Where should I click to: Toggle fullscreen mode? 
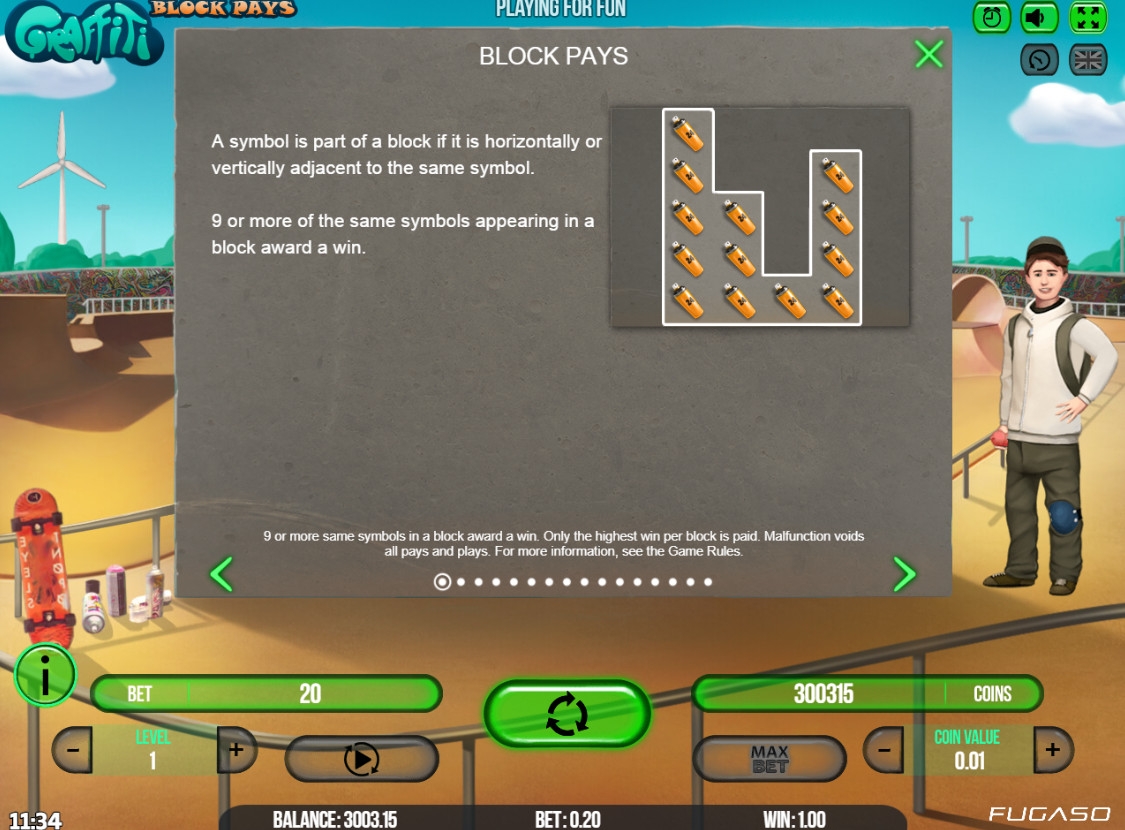pyautogui.click(x=1088, y=17)
